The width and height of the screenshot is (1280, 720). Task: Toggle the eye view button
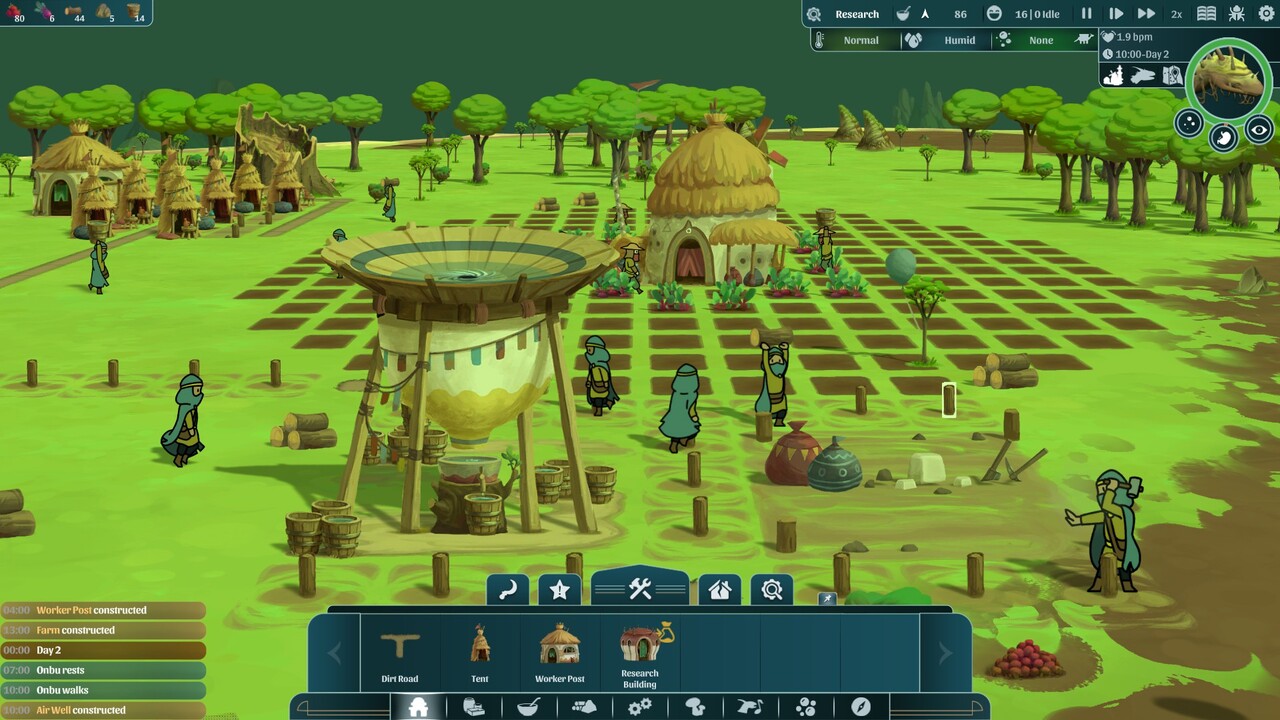point(1259,130)
